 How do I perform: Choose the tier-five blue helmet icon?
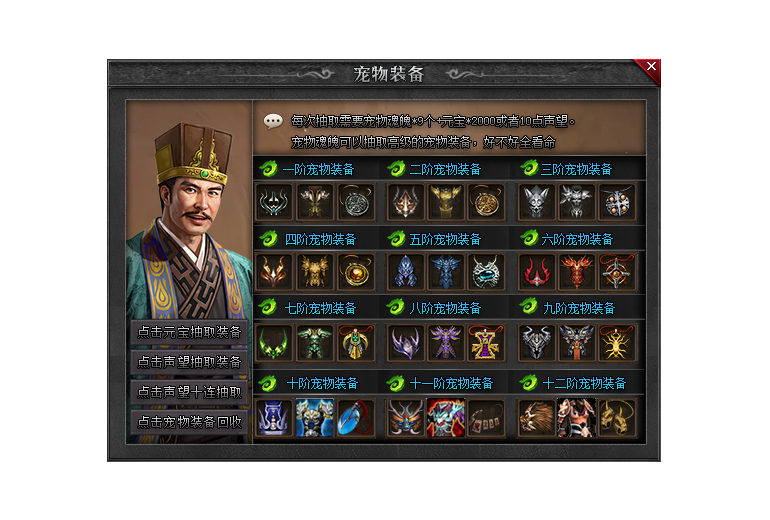tap(404, 272)
